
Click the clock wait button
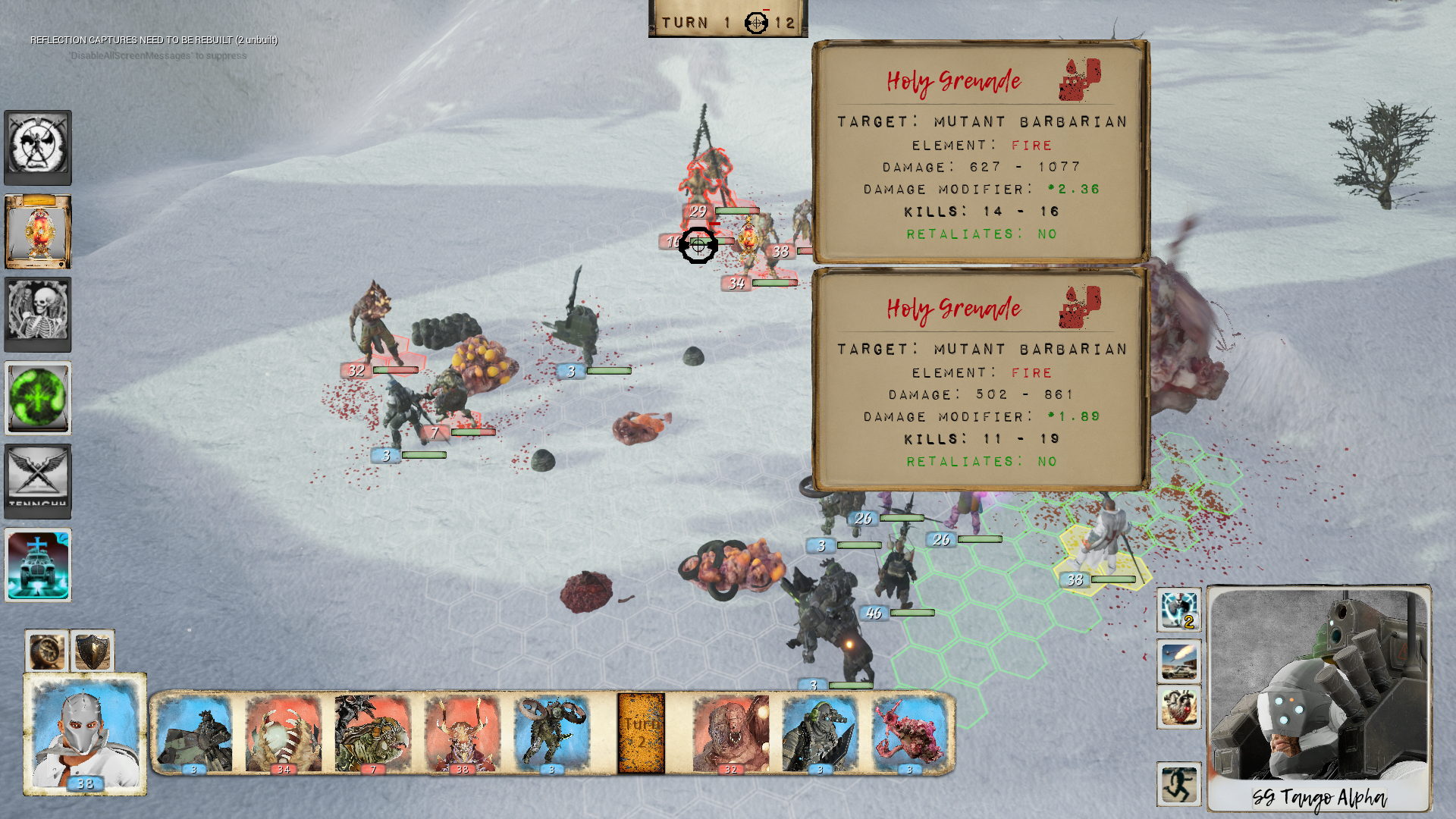pyautogui.click(x=47, y=651)
